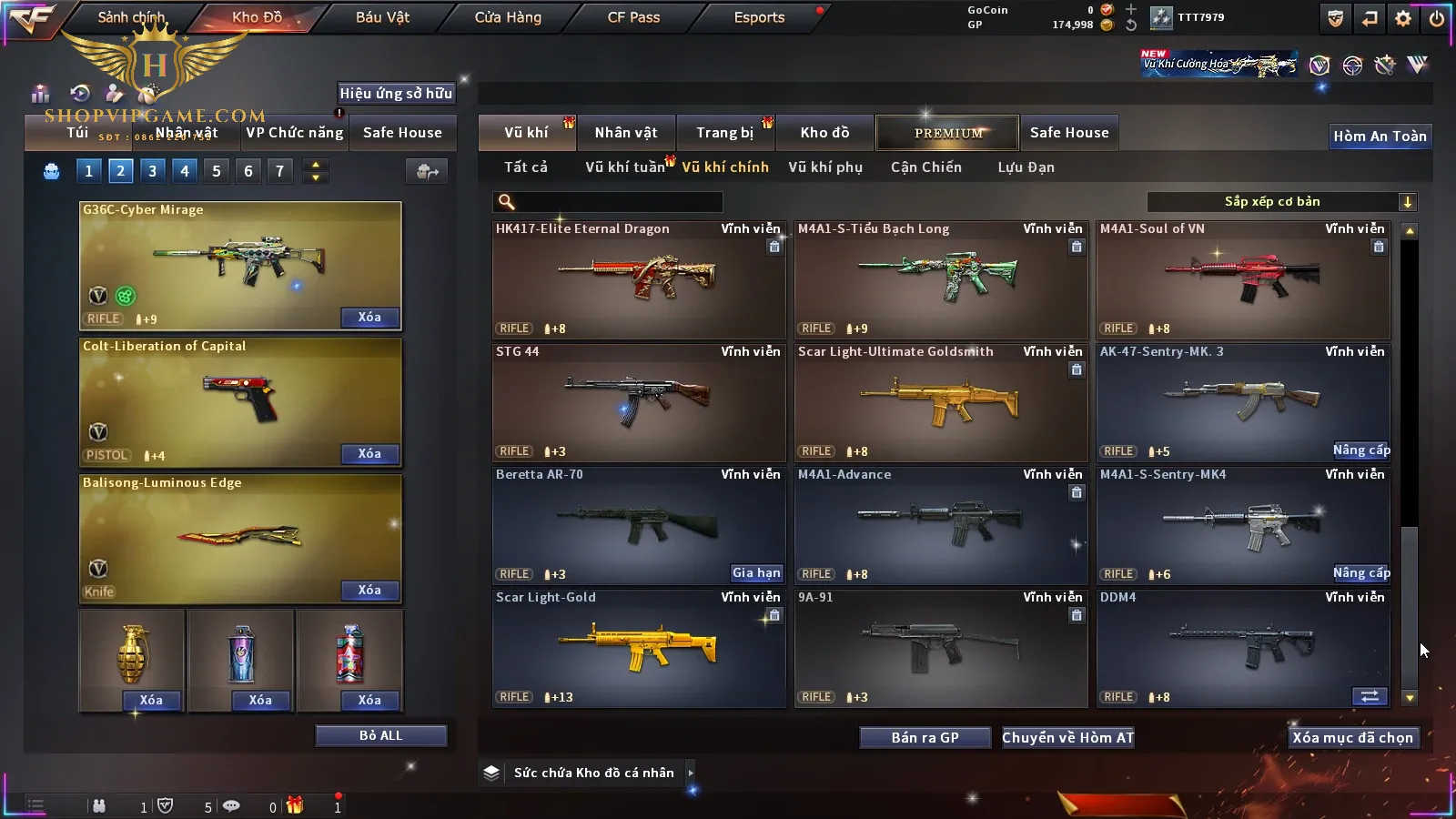Remove the G36C-Cyber Mirage with Xóa

pyautogui.click(x=369, y=318)
